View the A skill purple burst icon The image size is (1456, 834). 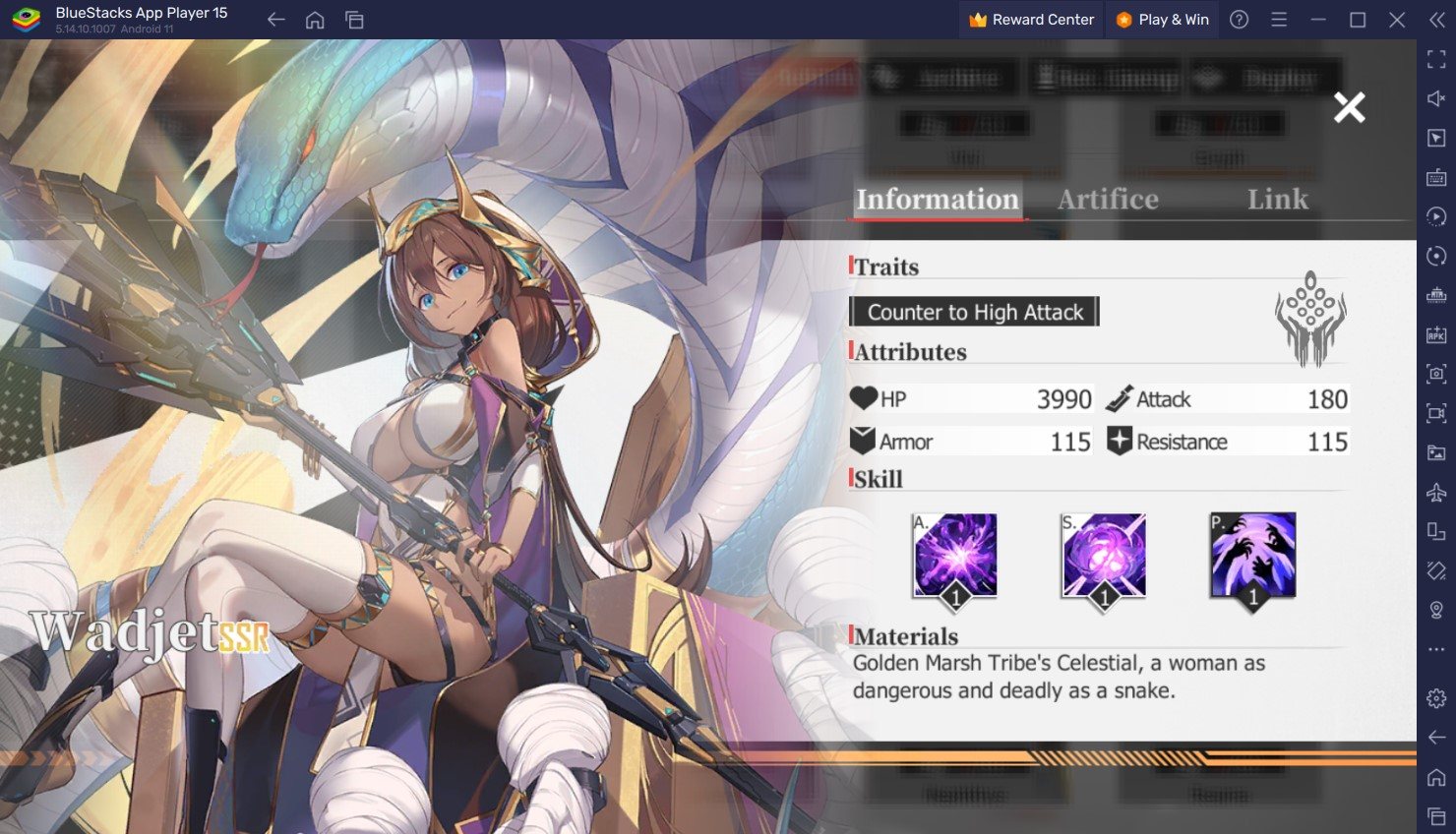(954, 557)
